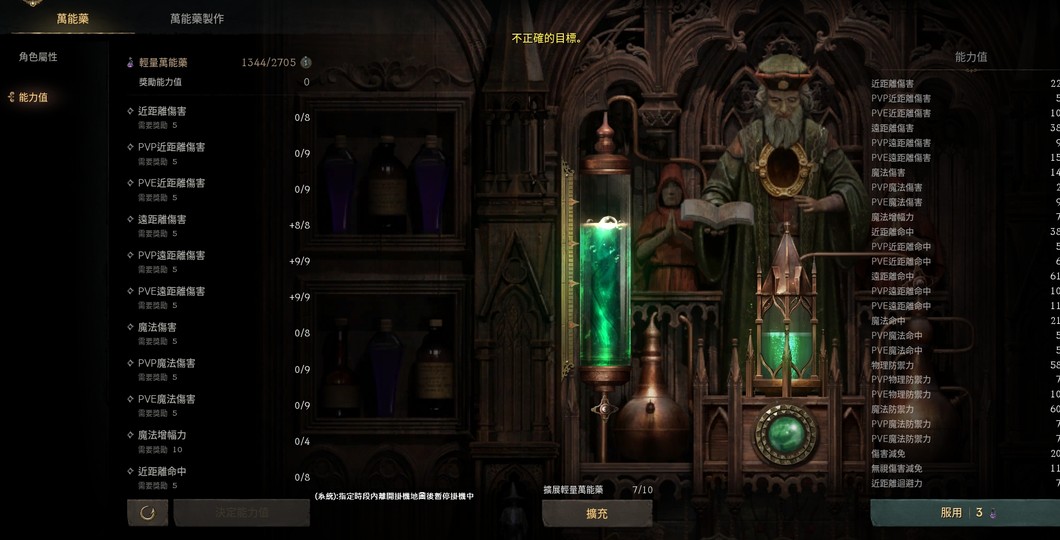Confirm with the 決定能力值 button
The width and height of the screenshot is (1060, 540).
241,512
